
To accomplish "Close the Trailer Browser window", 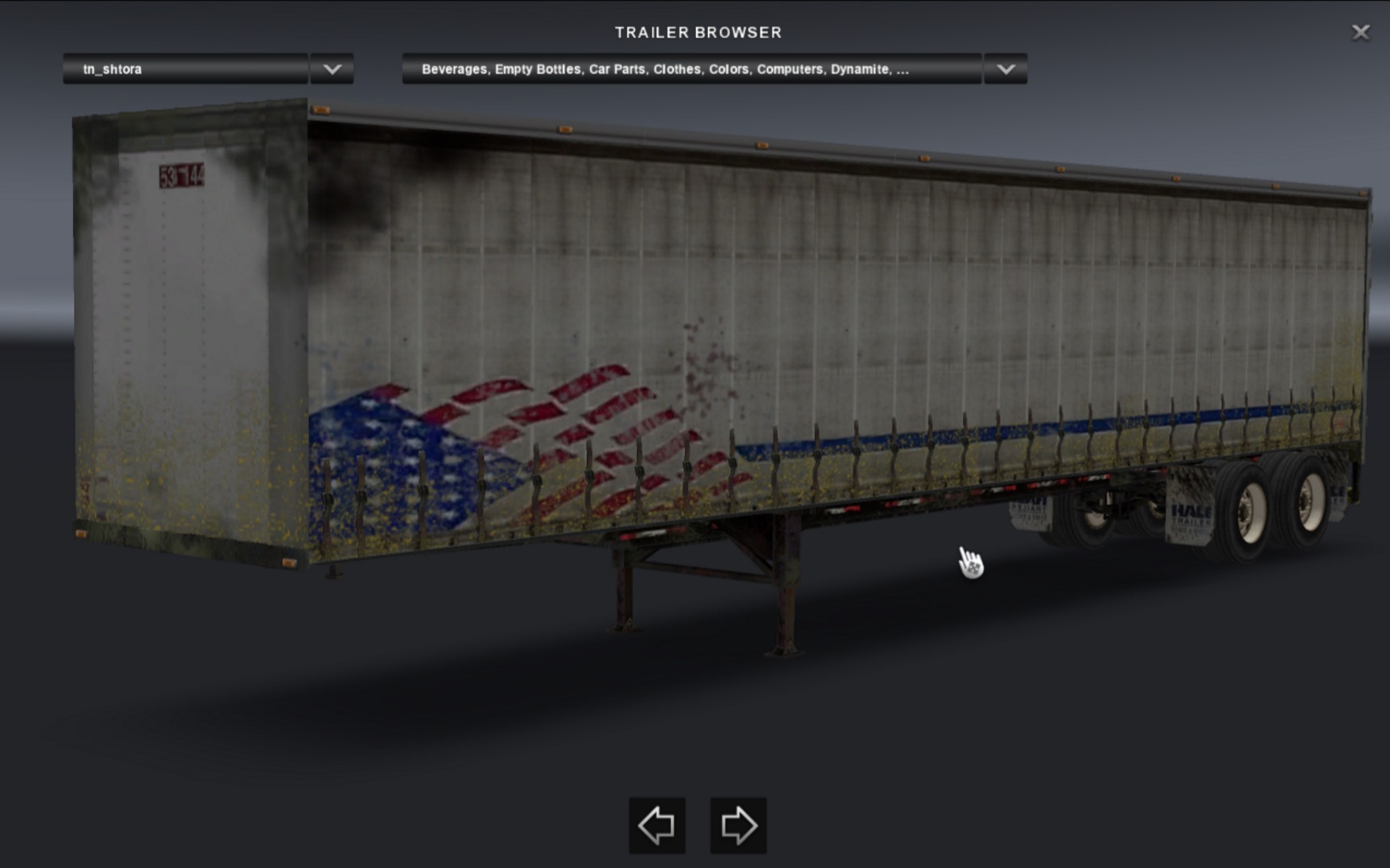I will point(1361,32).
